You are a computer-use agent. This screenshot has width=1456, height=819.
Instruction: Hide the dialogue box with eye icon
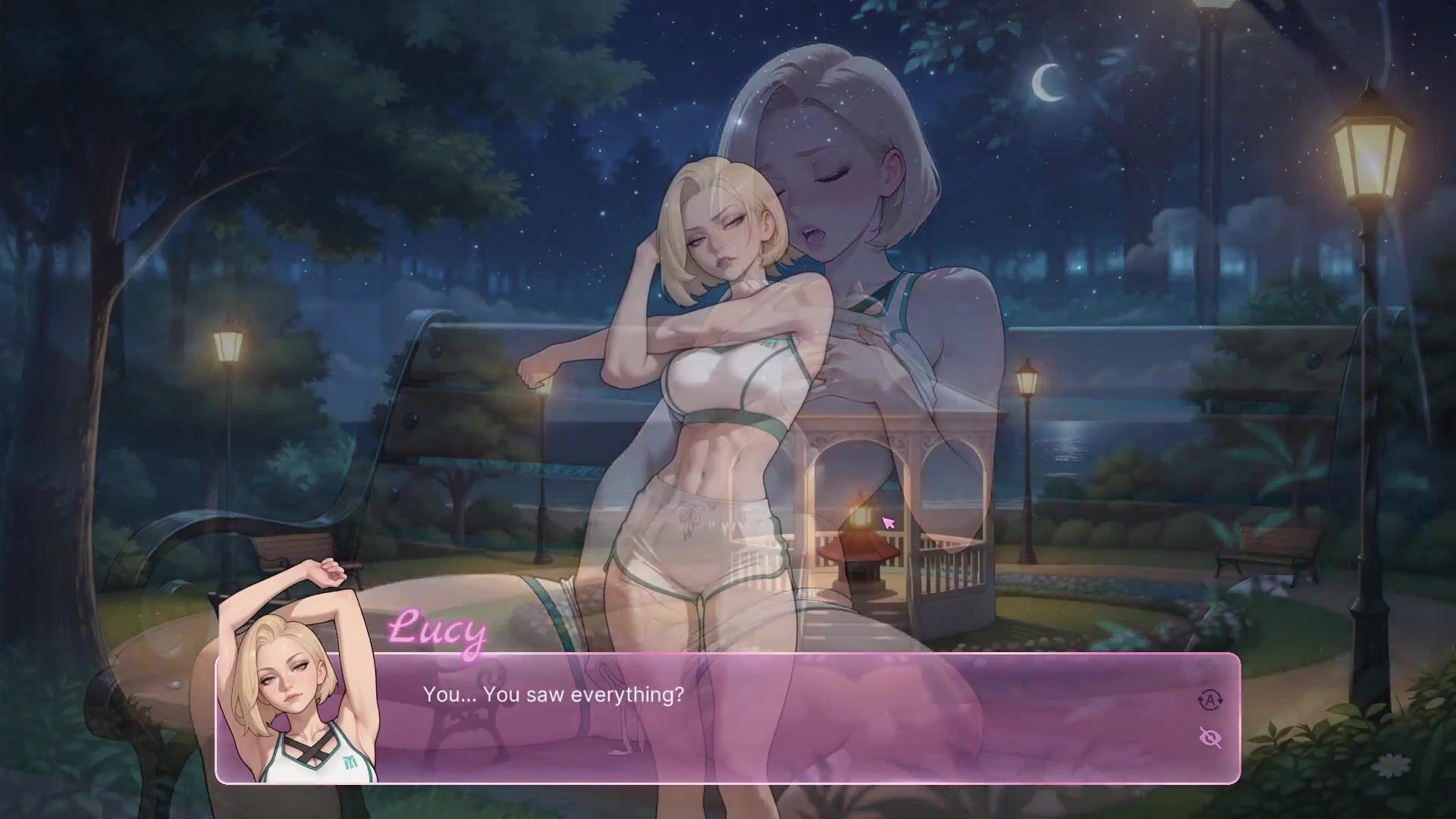point(1210,737)
